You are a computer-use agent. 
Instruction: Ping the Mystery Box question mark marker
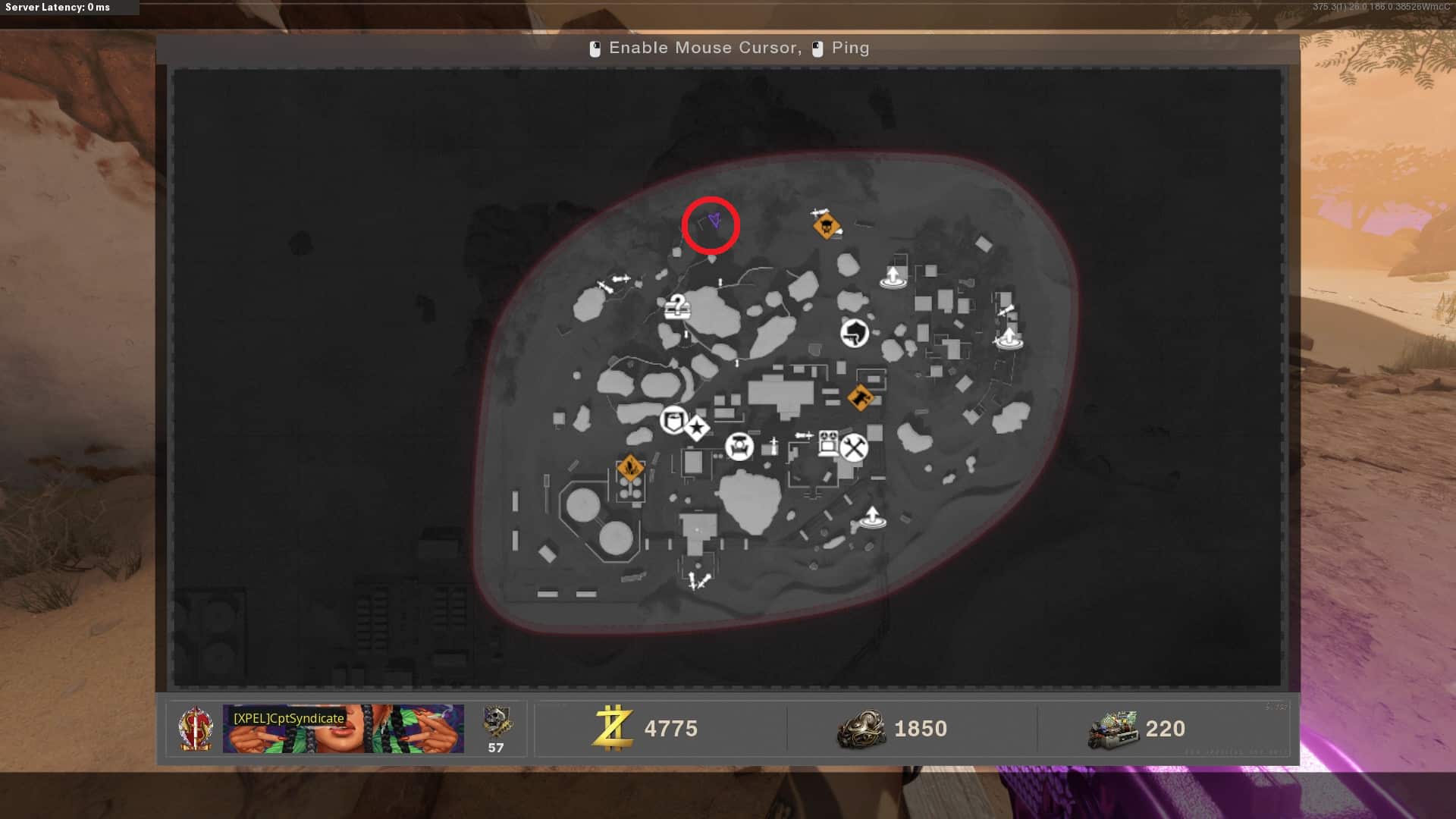677,307
